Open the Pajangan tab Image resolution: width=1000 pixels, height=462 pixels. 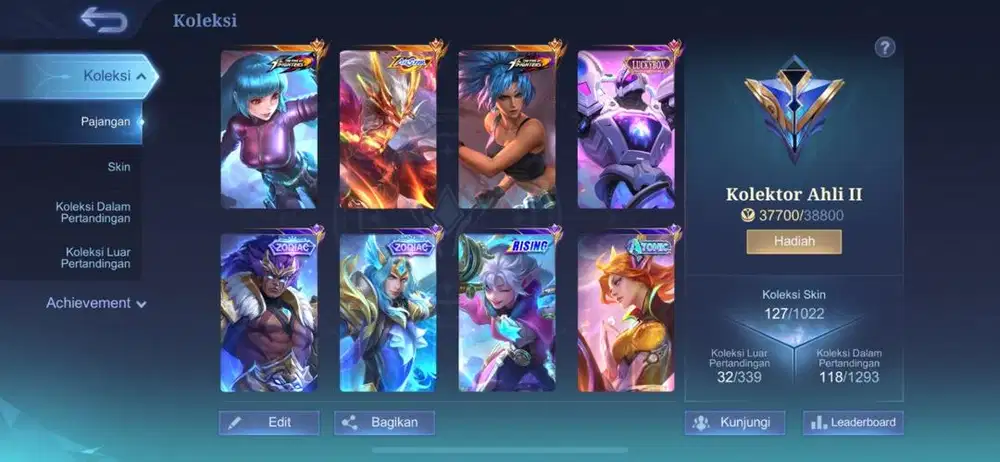(106, 122)
